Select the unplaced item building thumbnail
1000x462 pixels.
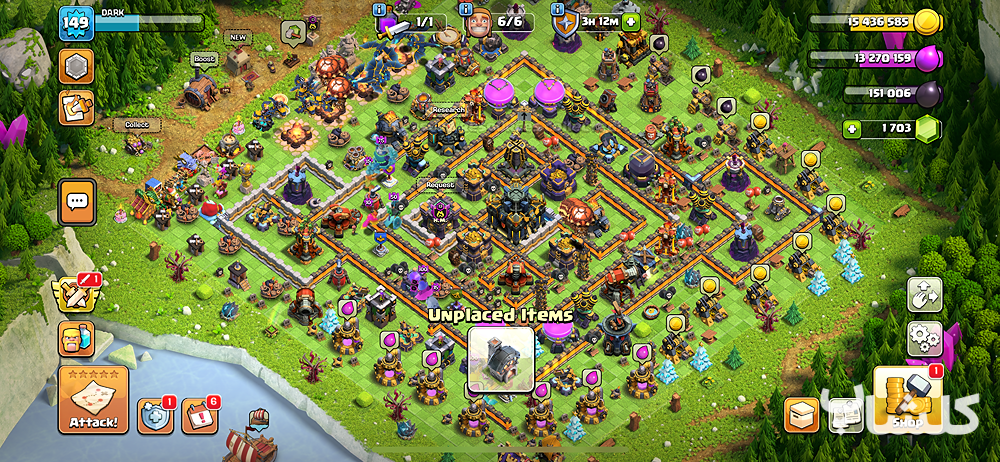point(501,359)
